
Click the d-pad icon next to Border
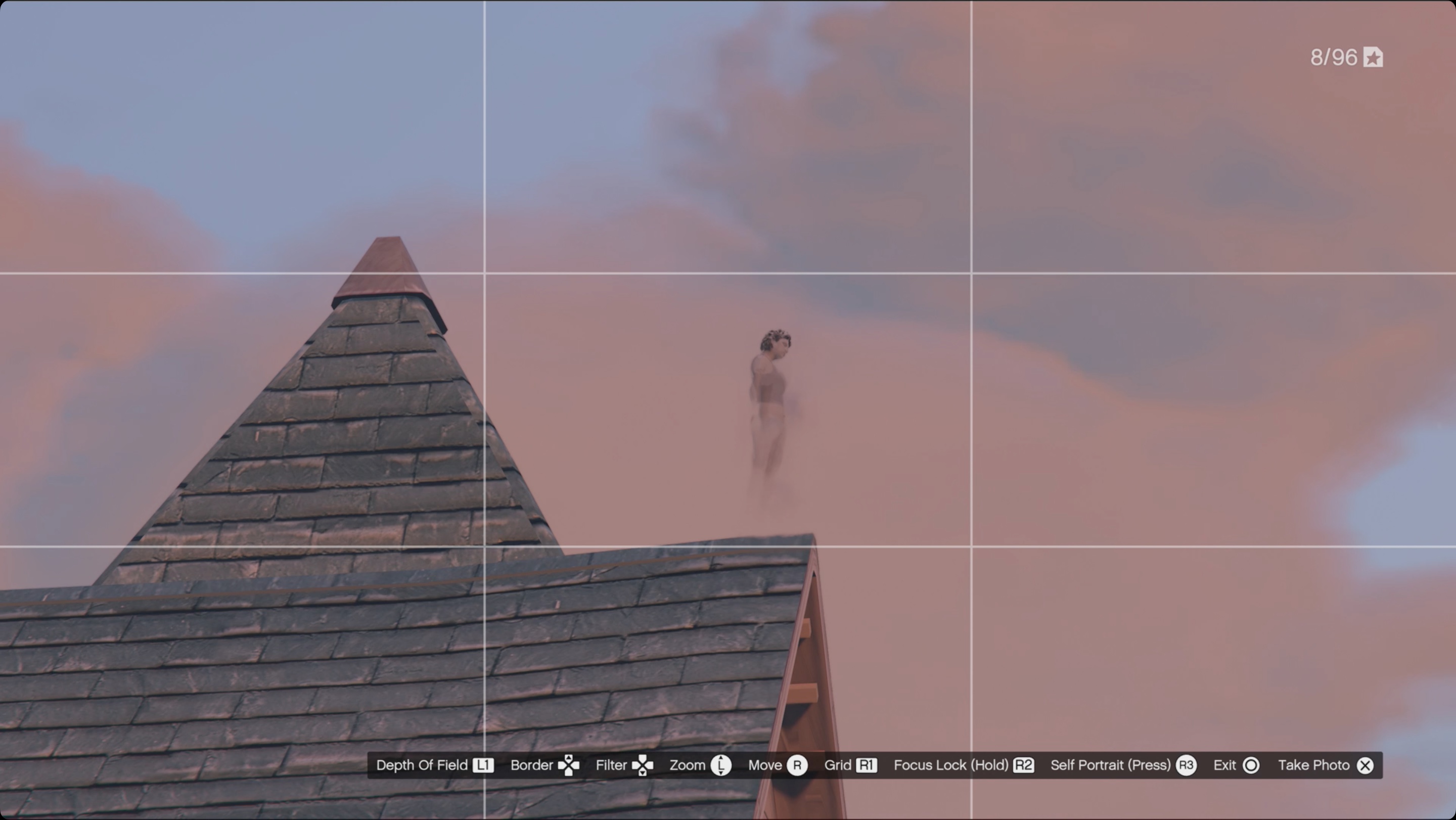tap(569, 765)
